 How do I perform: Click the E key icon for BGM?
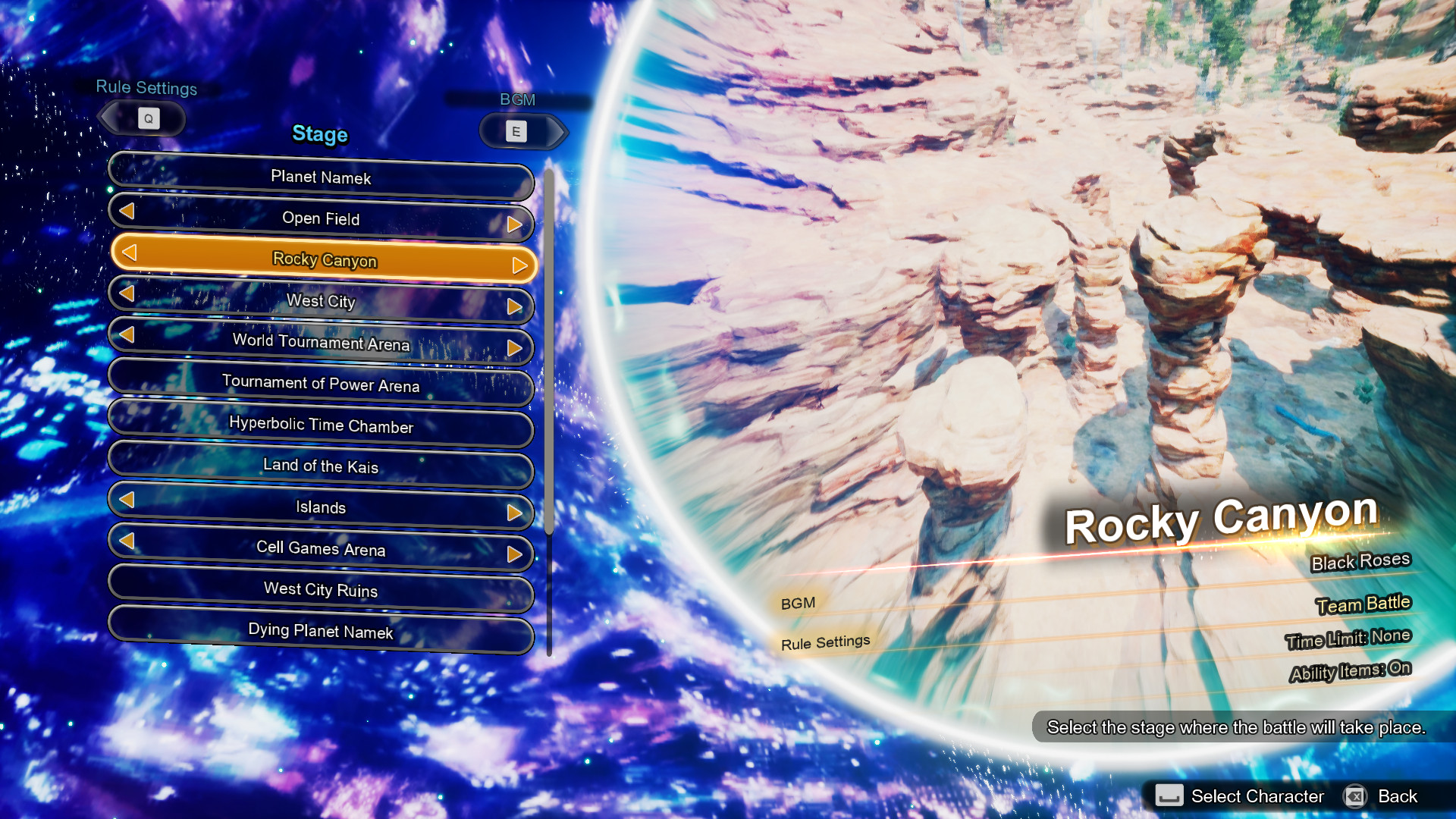tap(516, 130)
